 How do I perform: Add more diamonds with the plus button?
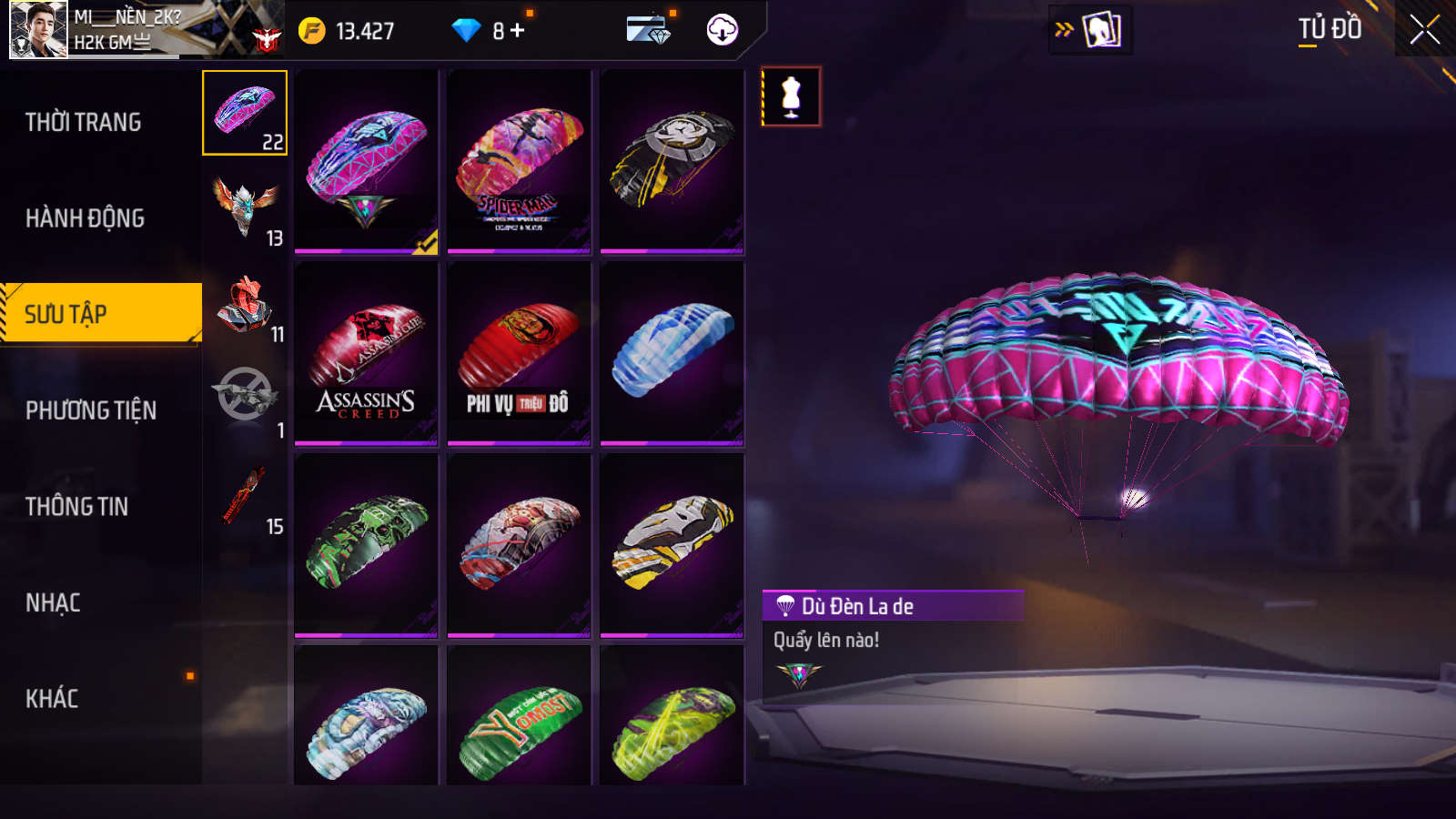(x=518, y=31)
